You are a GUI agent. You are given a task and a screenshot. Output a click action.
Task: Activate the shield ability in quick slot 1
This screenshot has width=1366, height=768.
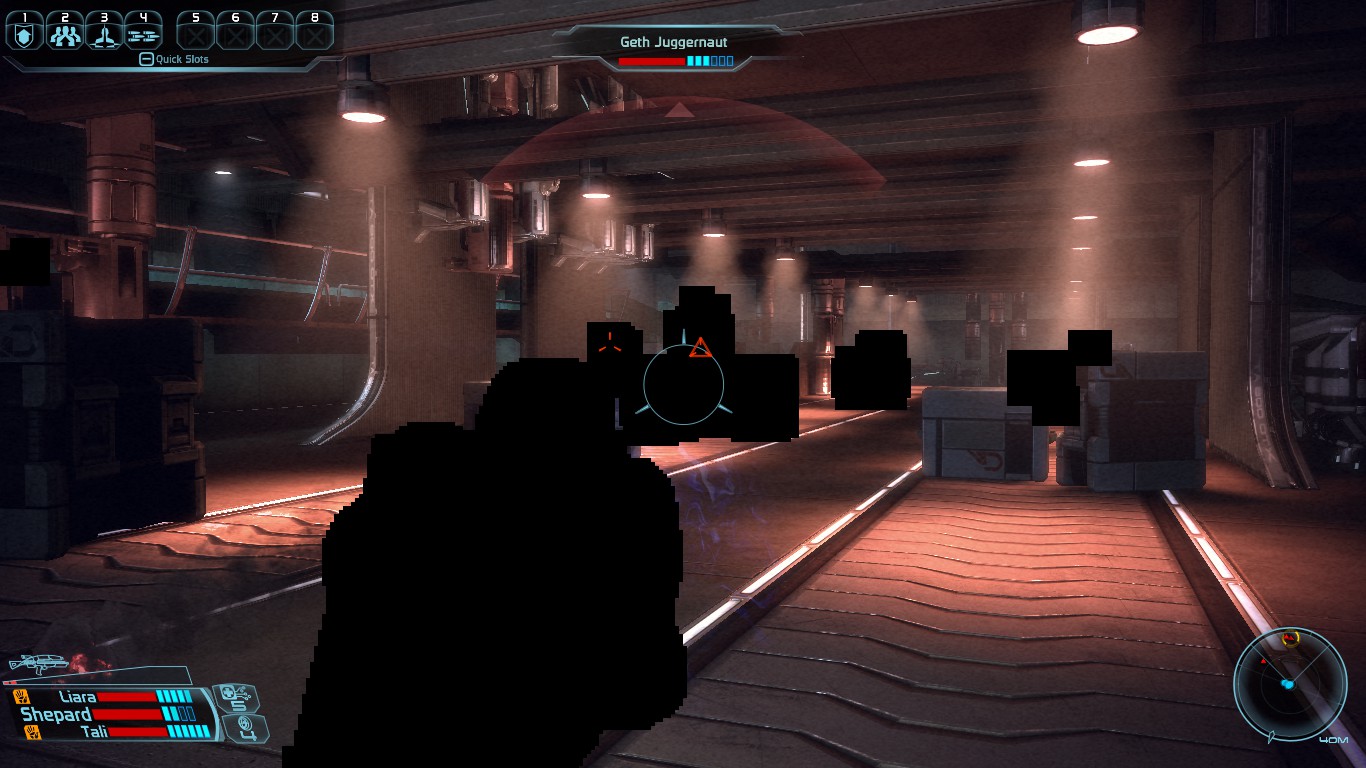point(25,34)
